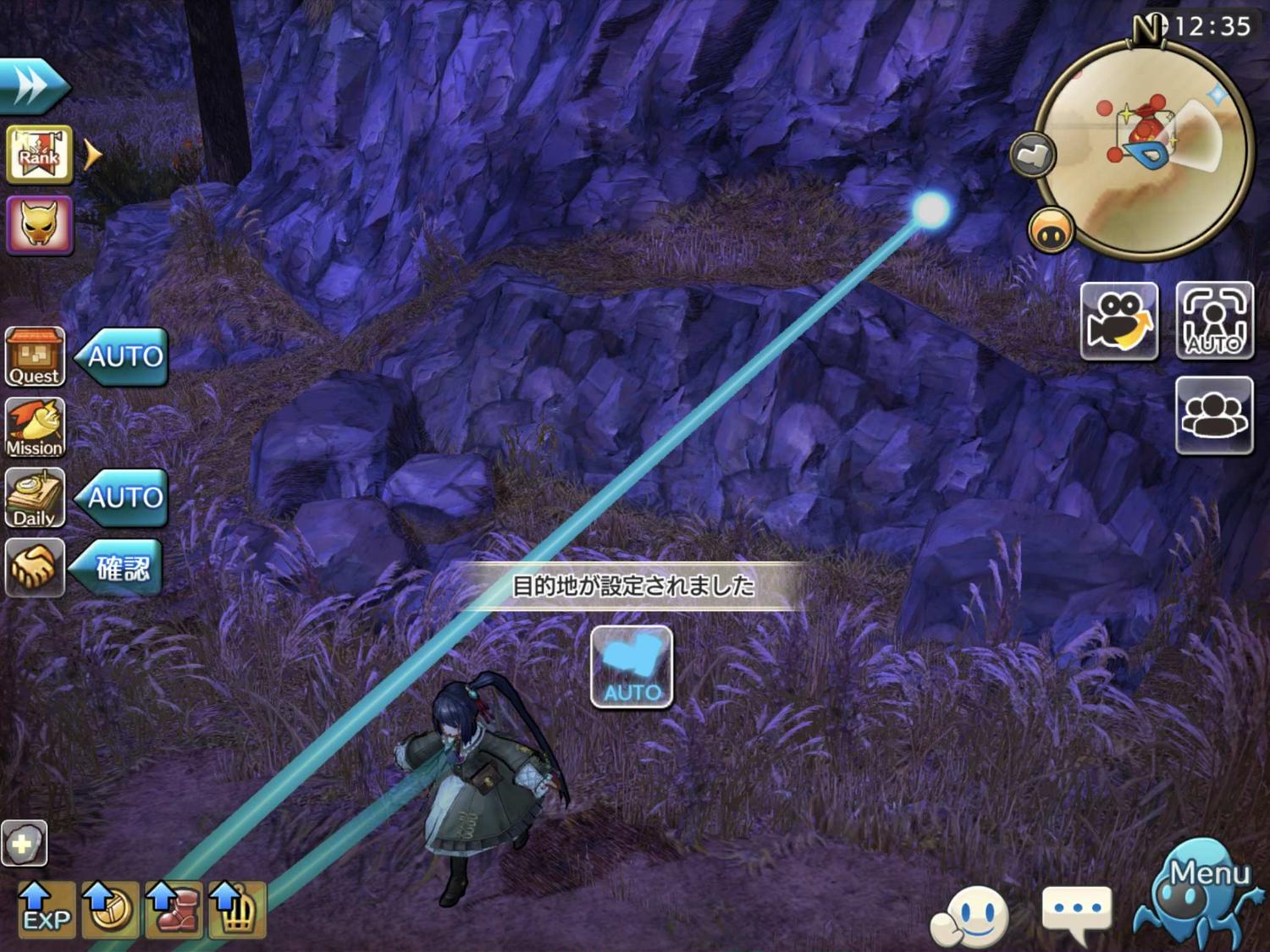The width and height of the screenshot is (1270, 952).
Task: Tap the golden fox mask icon
Action: coord(39,225)
